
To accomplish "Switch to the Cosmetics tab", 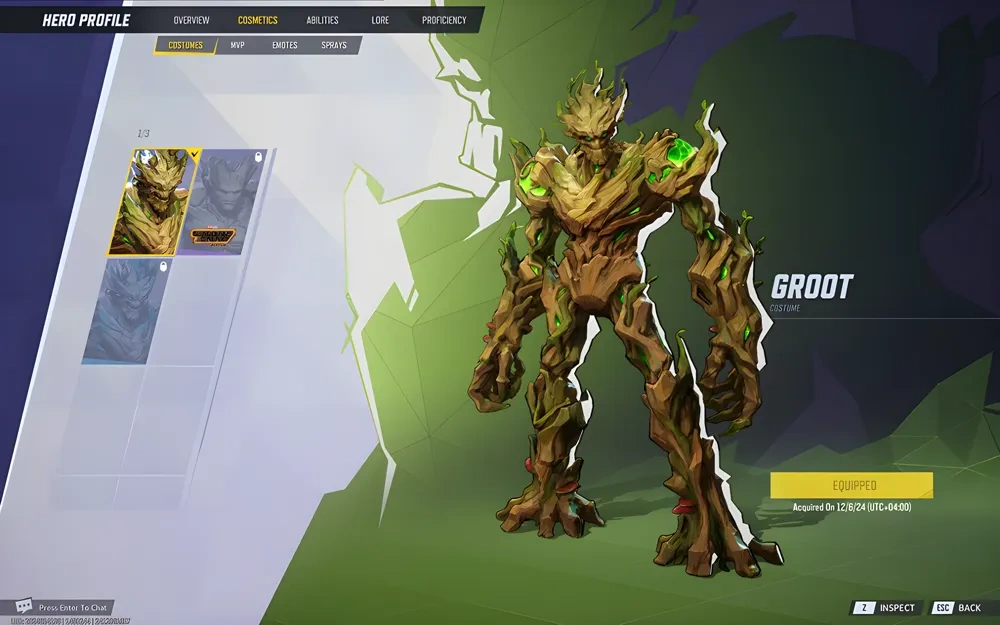I will [258, 20].
